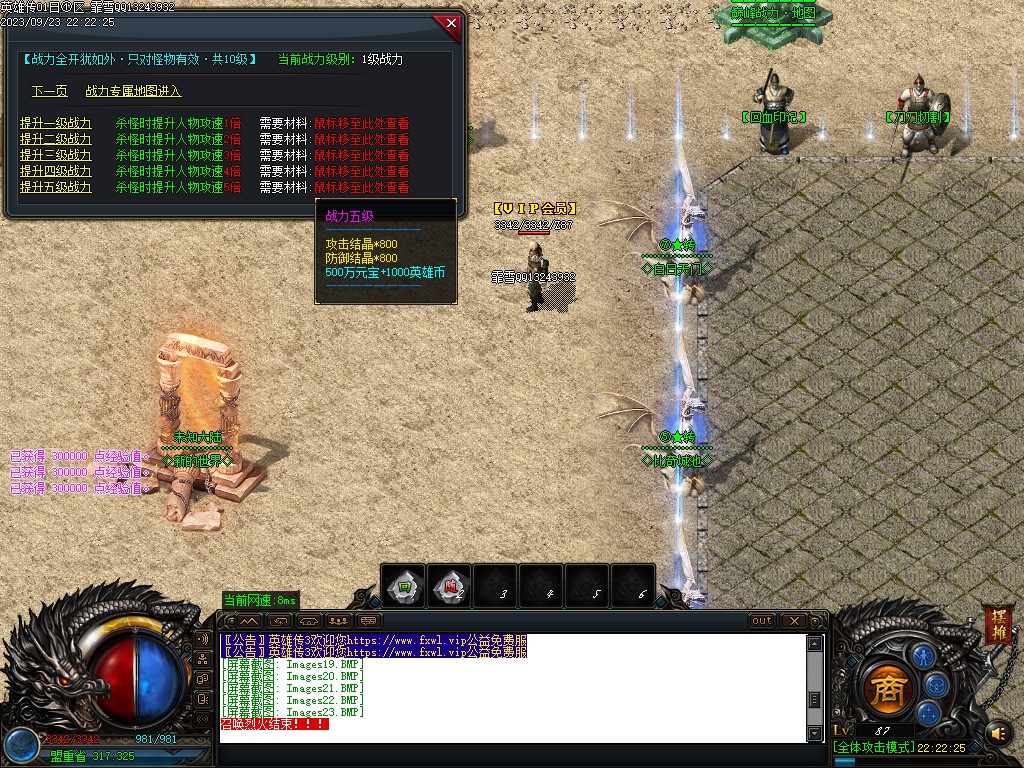Choose 提升三级战力 upgrade link

click(x=55, y=155)
